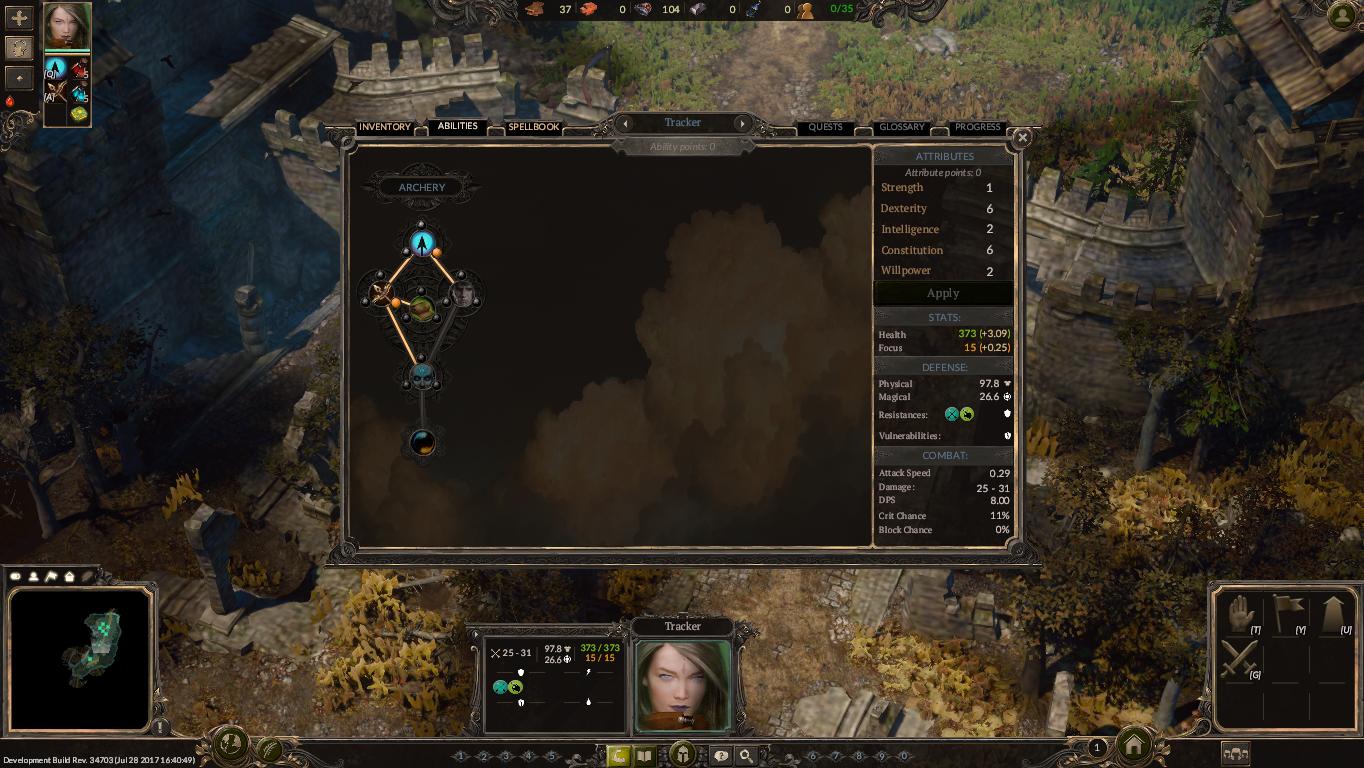The height and width of the screenshot is (768, 1364).
Task: Open the Spellbook tab
Action: 533,127
